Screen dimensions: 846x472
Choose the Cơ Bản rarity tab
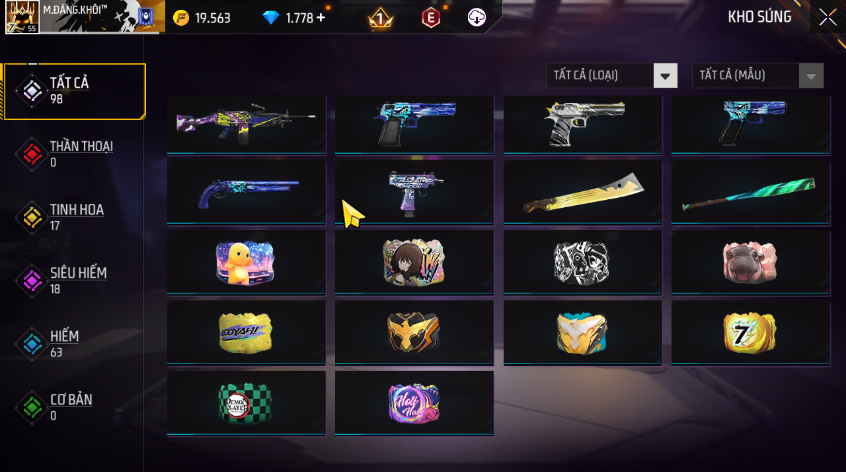(x=74, y=406)
